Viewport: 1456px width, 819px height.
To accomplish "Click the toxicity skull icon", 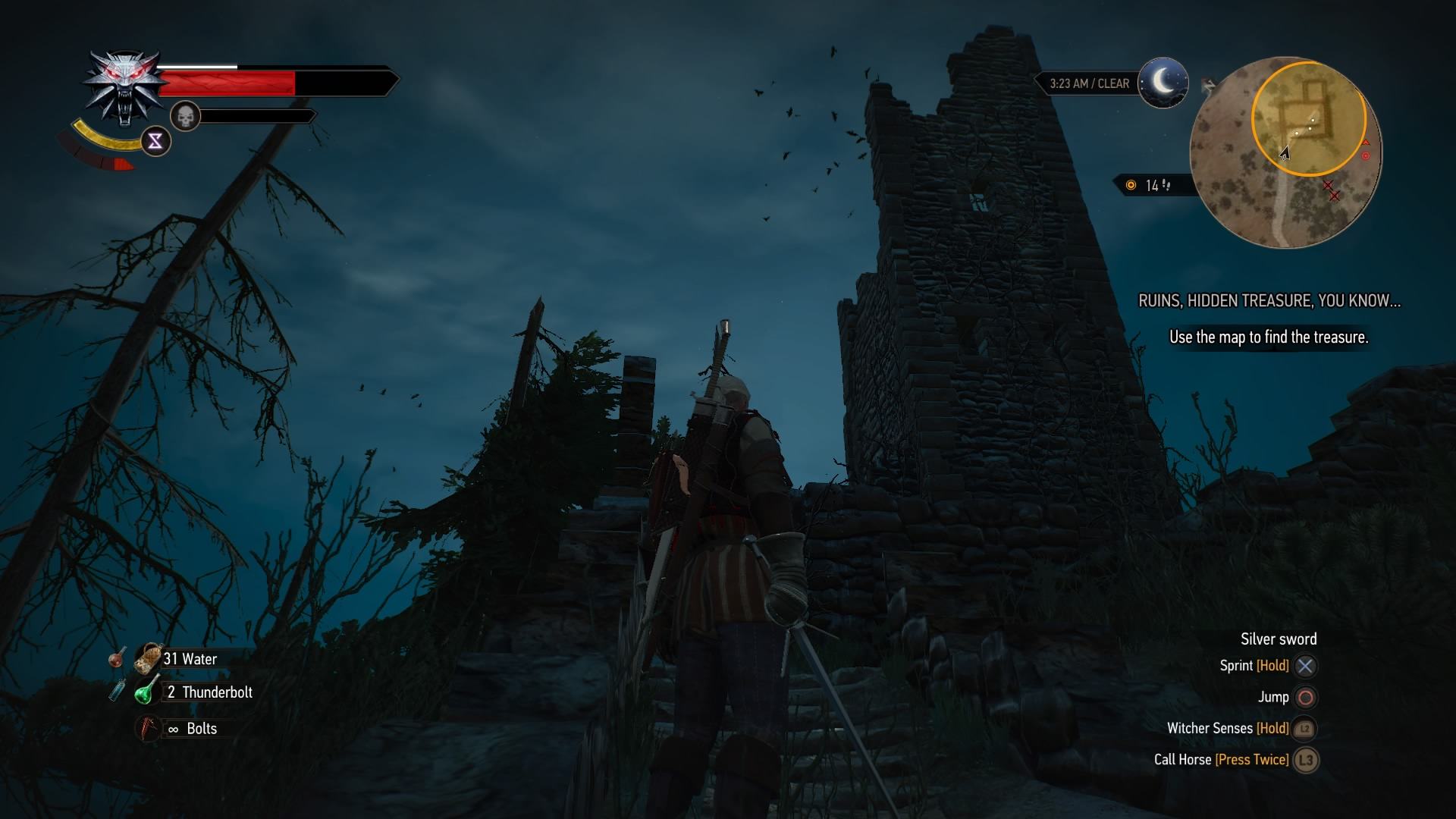I will (185, 116).
